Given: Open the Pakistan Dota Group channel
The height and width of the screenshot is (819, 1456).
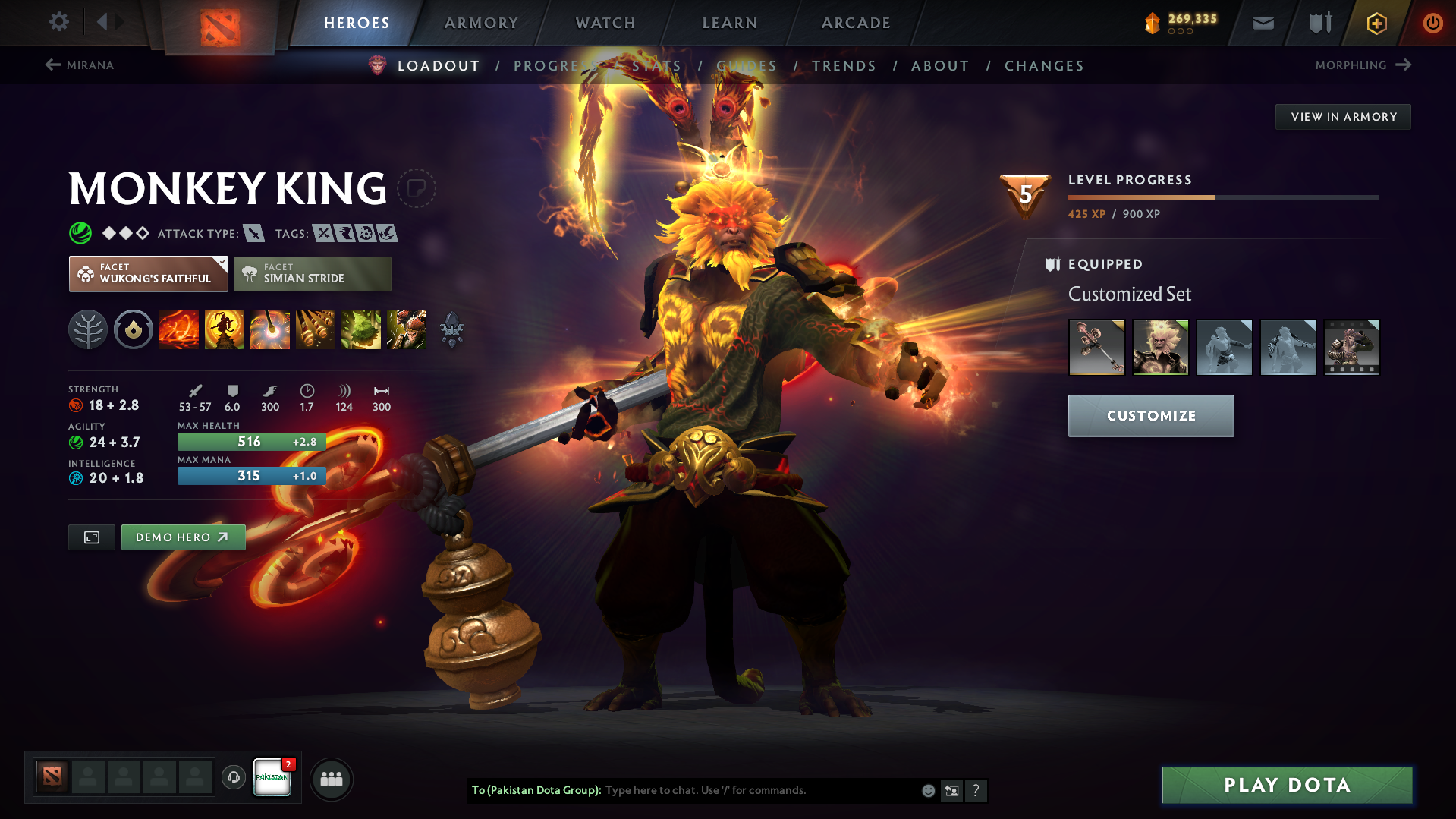Looking at the screenshot, I should 272,778.
